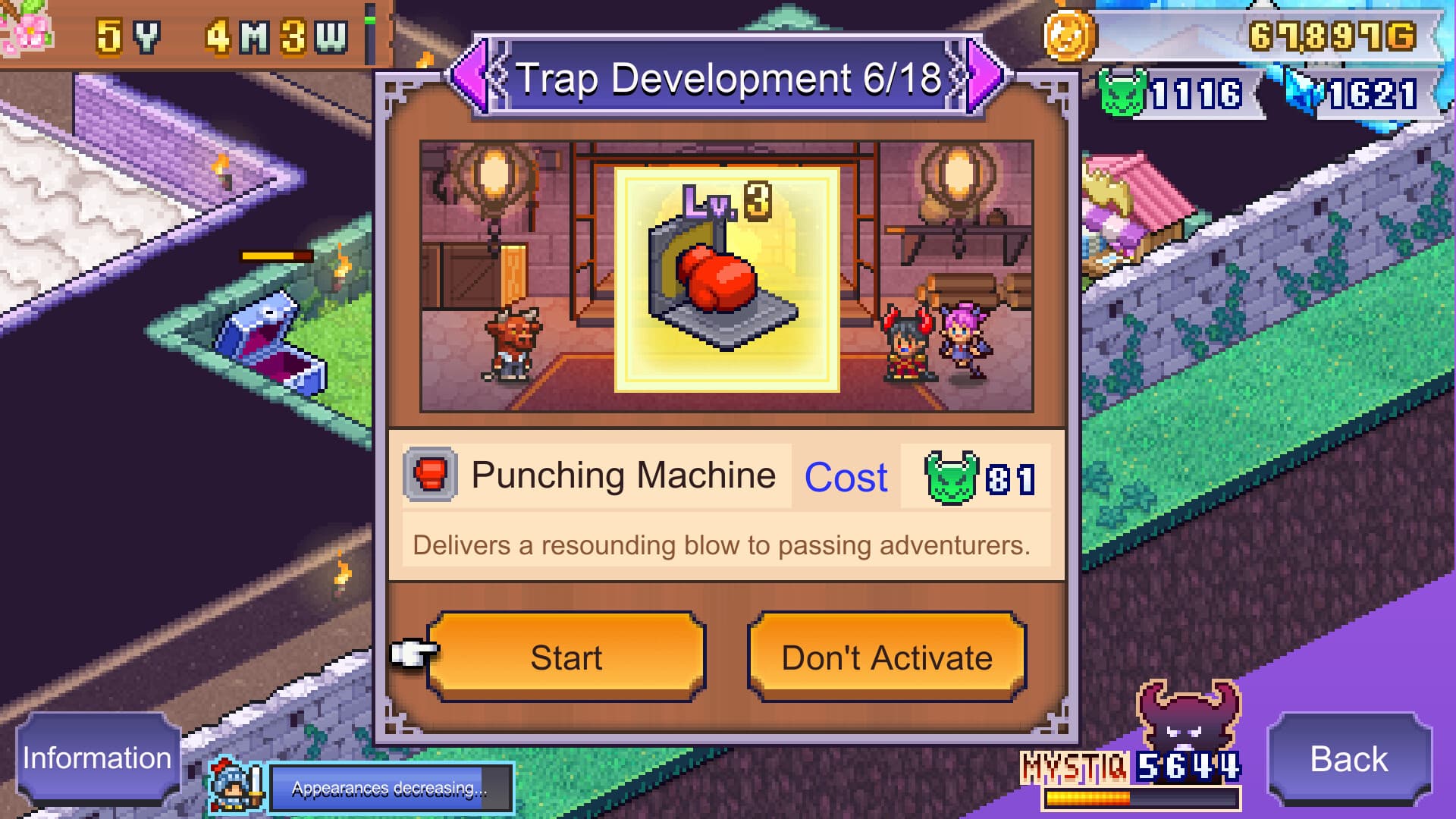This screenshot has height=819, width=1456.
Task: Choose Don't Activate
Action: pos(889,657)
